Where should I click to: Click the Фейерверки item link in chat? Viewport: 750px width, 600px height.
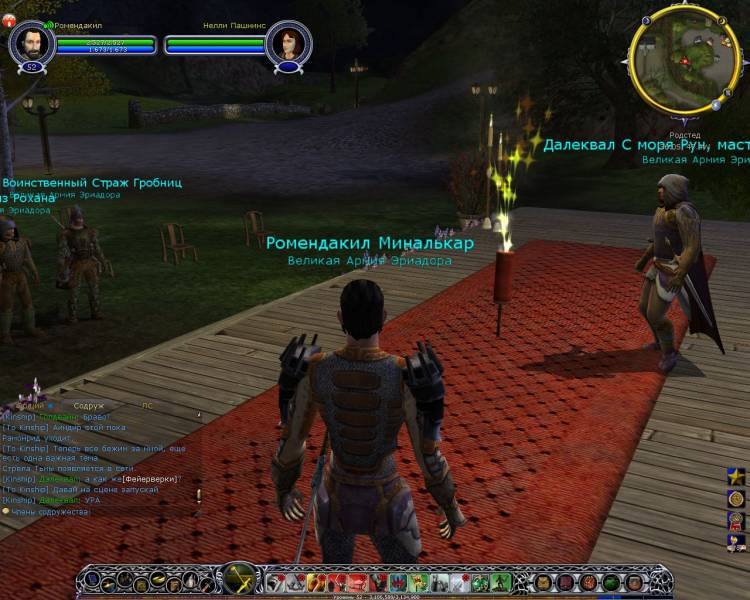point(151,479)
